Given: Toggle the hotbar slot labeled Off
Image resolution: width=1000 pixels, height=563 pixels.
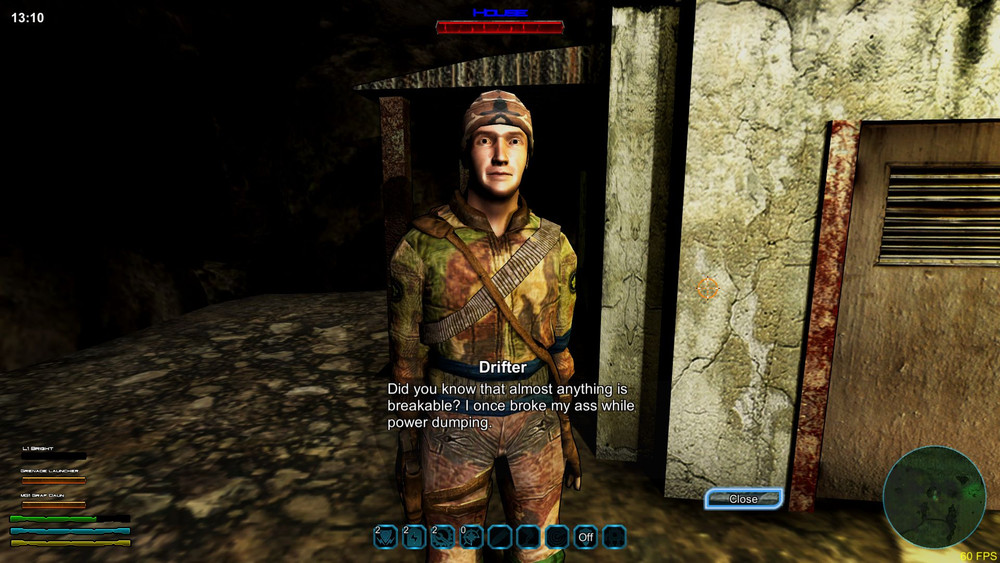Looking at the screenshot, I should pos(585,537).
